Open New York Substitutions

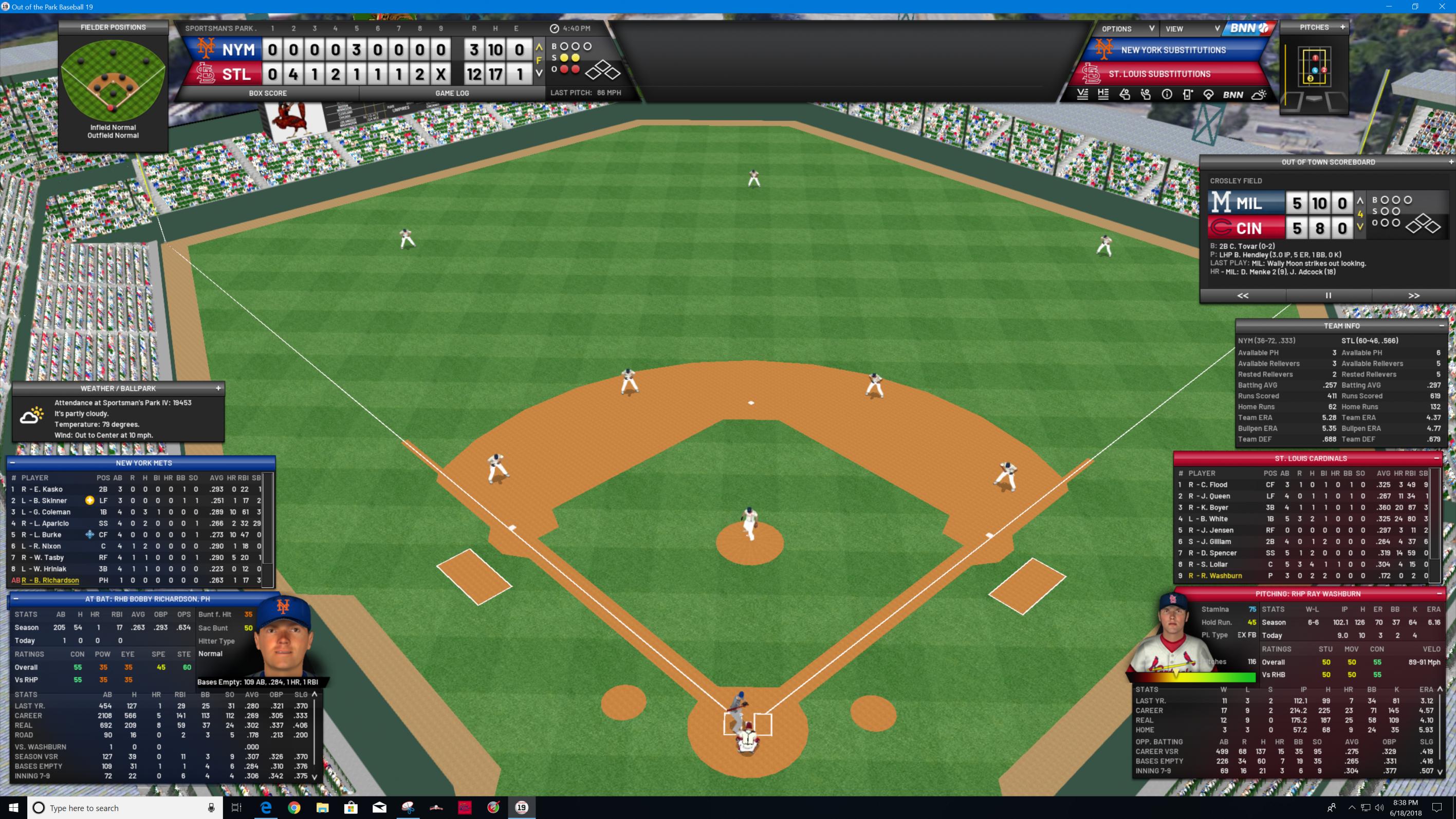pyautogui.click(x=1173, y=50)
